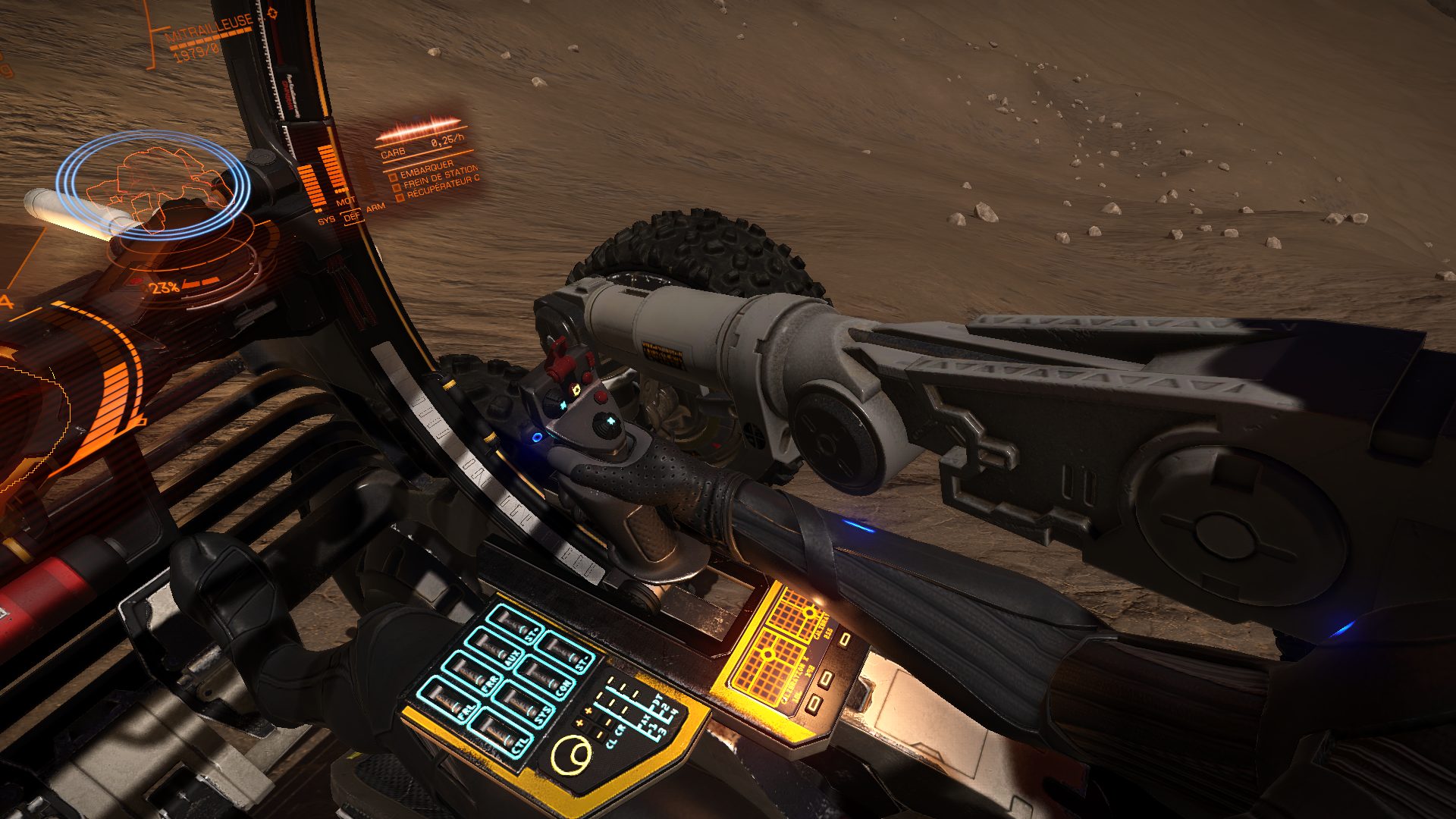Viewport: 1456px width, 819px height.
Task: Select the DEF power distributor label
Action: [351, 216]
